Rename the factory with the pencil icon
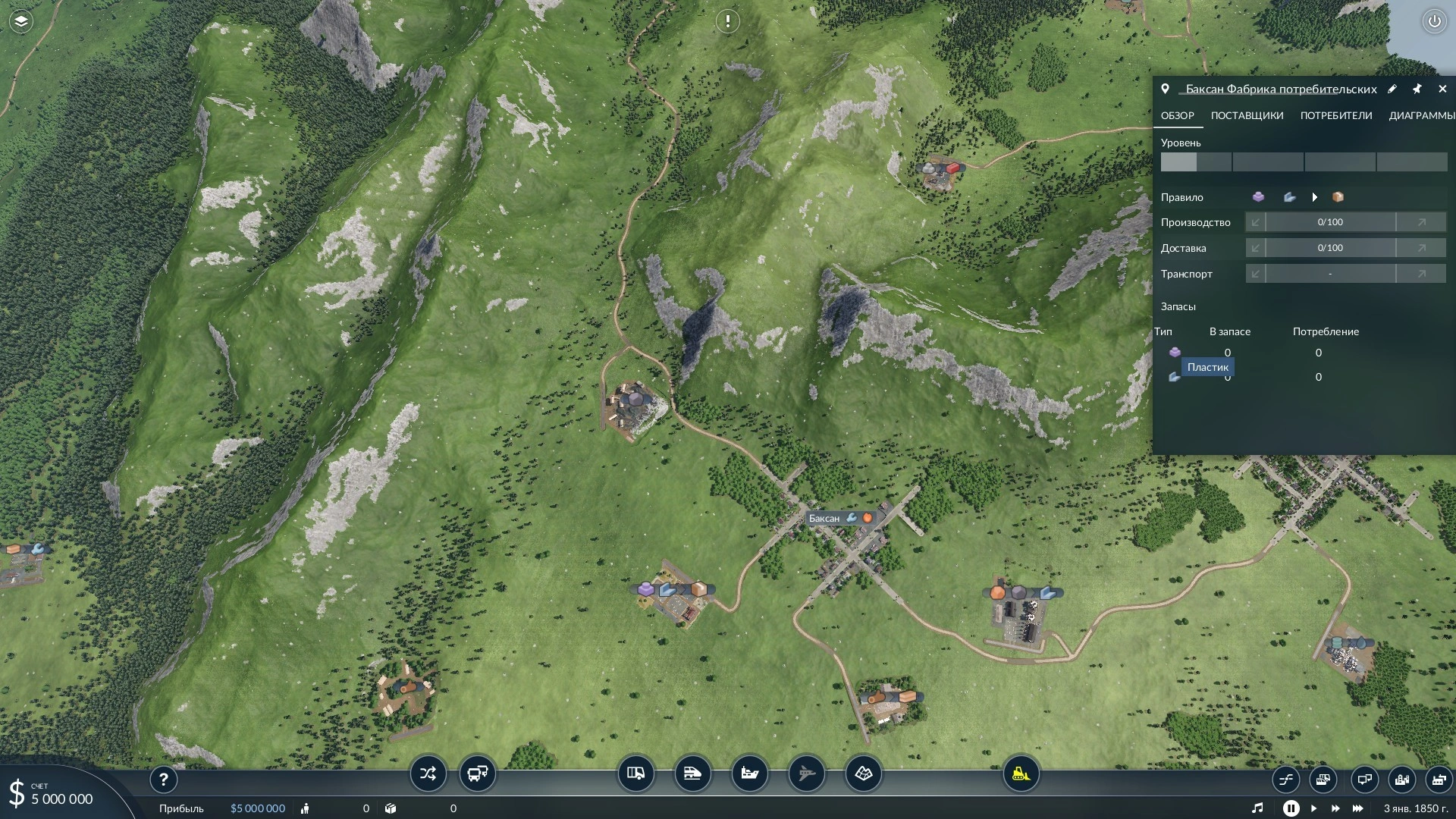The height and width of the screenshot is (819, 1456). (1392, 89)
